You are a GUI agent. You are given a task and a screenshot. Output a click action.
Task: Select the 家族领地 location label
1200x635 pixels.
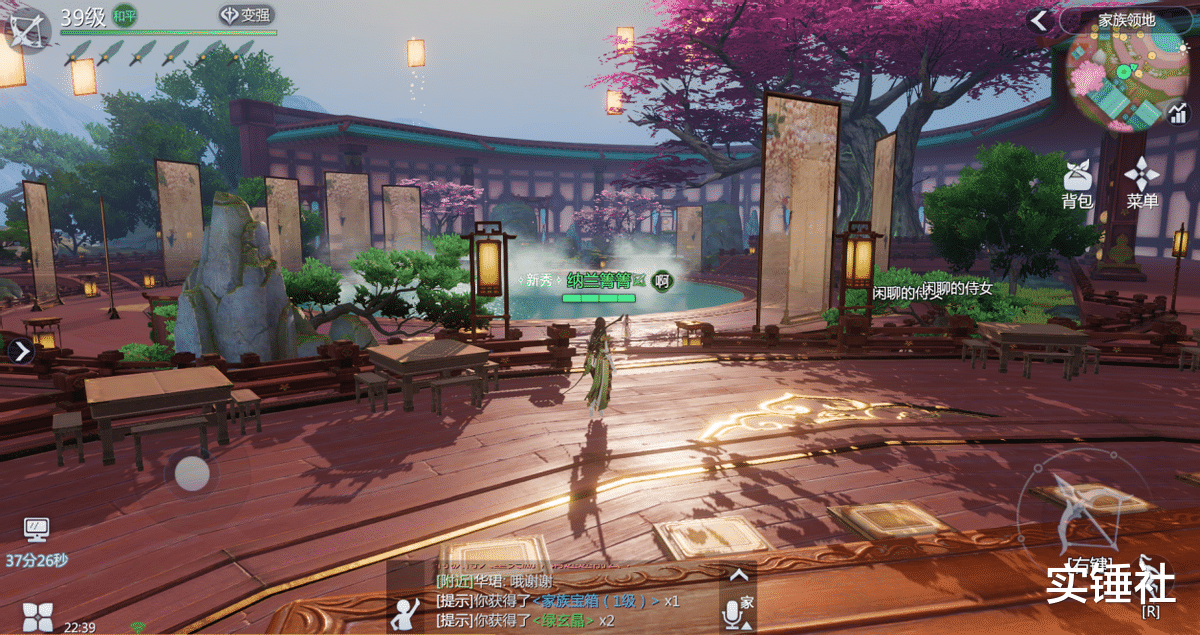1126,20
